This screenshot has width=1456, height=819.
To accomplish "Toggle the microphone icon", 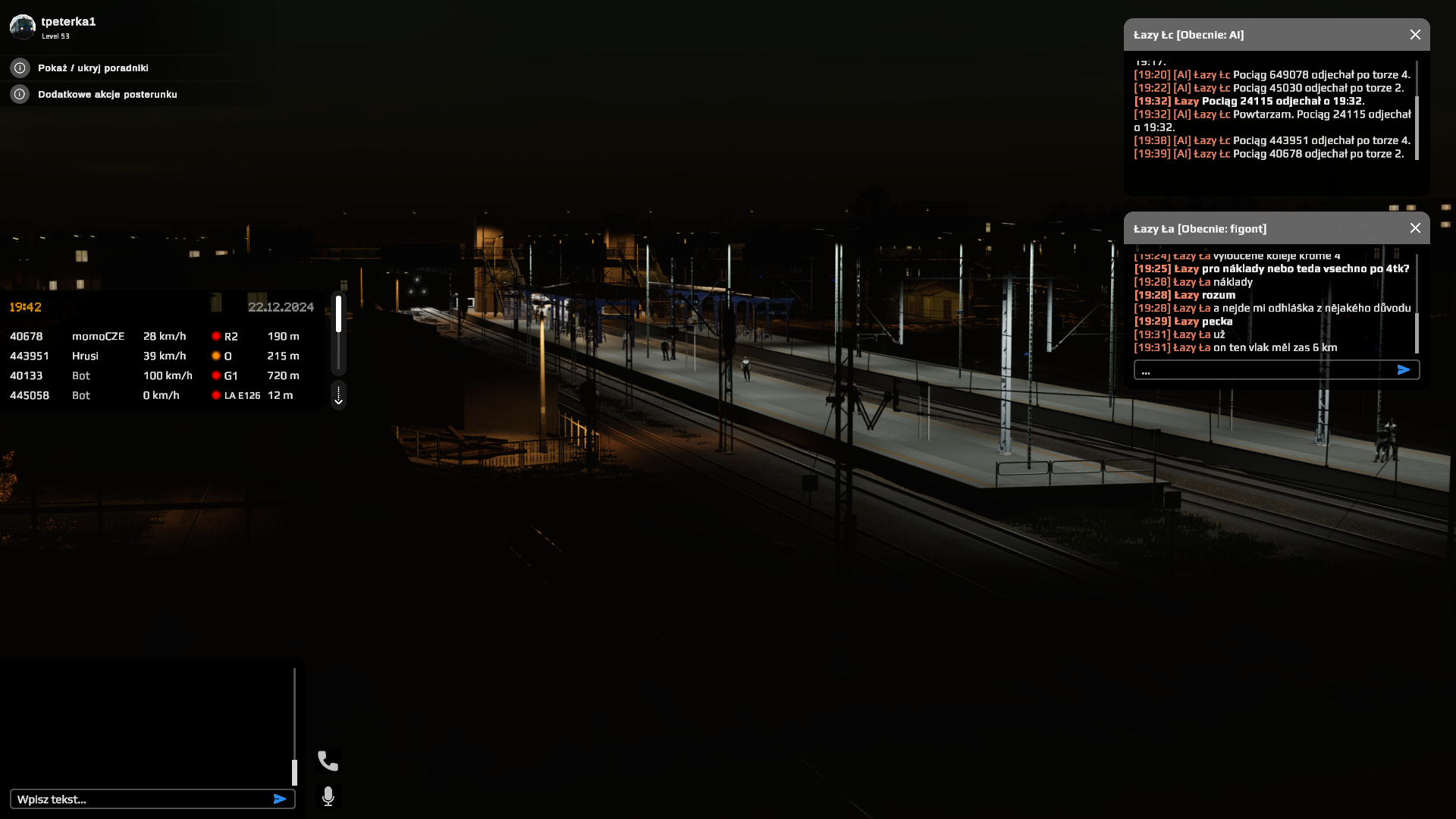I will [x=328, y=796].
